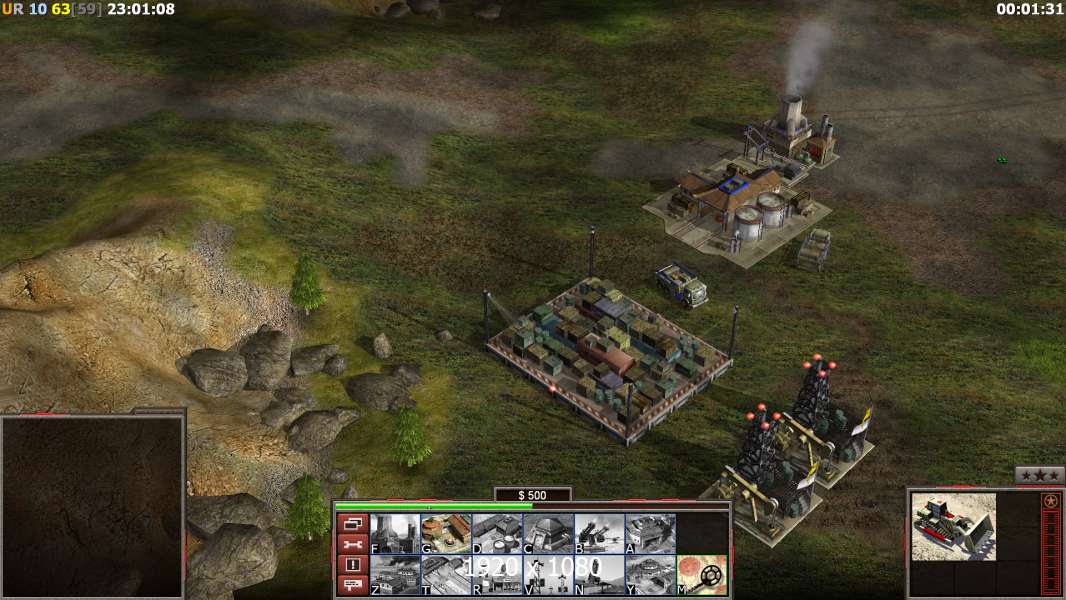Viewport: 1066px width, 600px height.
Task: Choose the supply center build icon marked G
Action: click(x=446, y=533)
